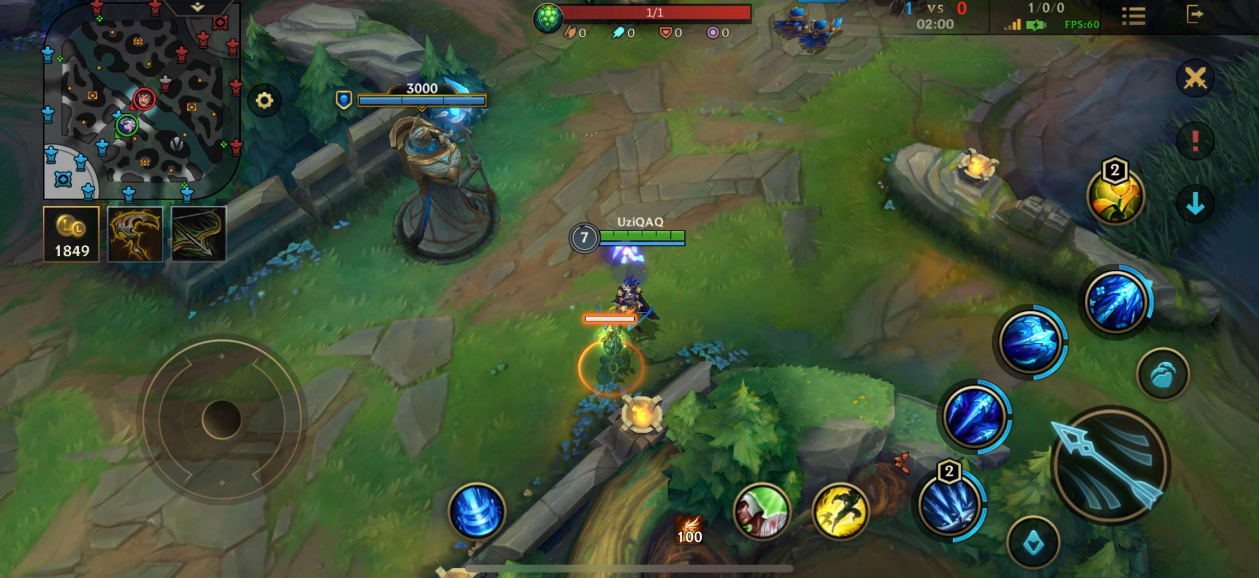Buy the recommended bow item
Viewport: 1259px width, 578px height.
point(198,234)
